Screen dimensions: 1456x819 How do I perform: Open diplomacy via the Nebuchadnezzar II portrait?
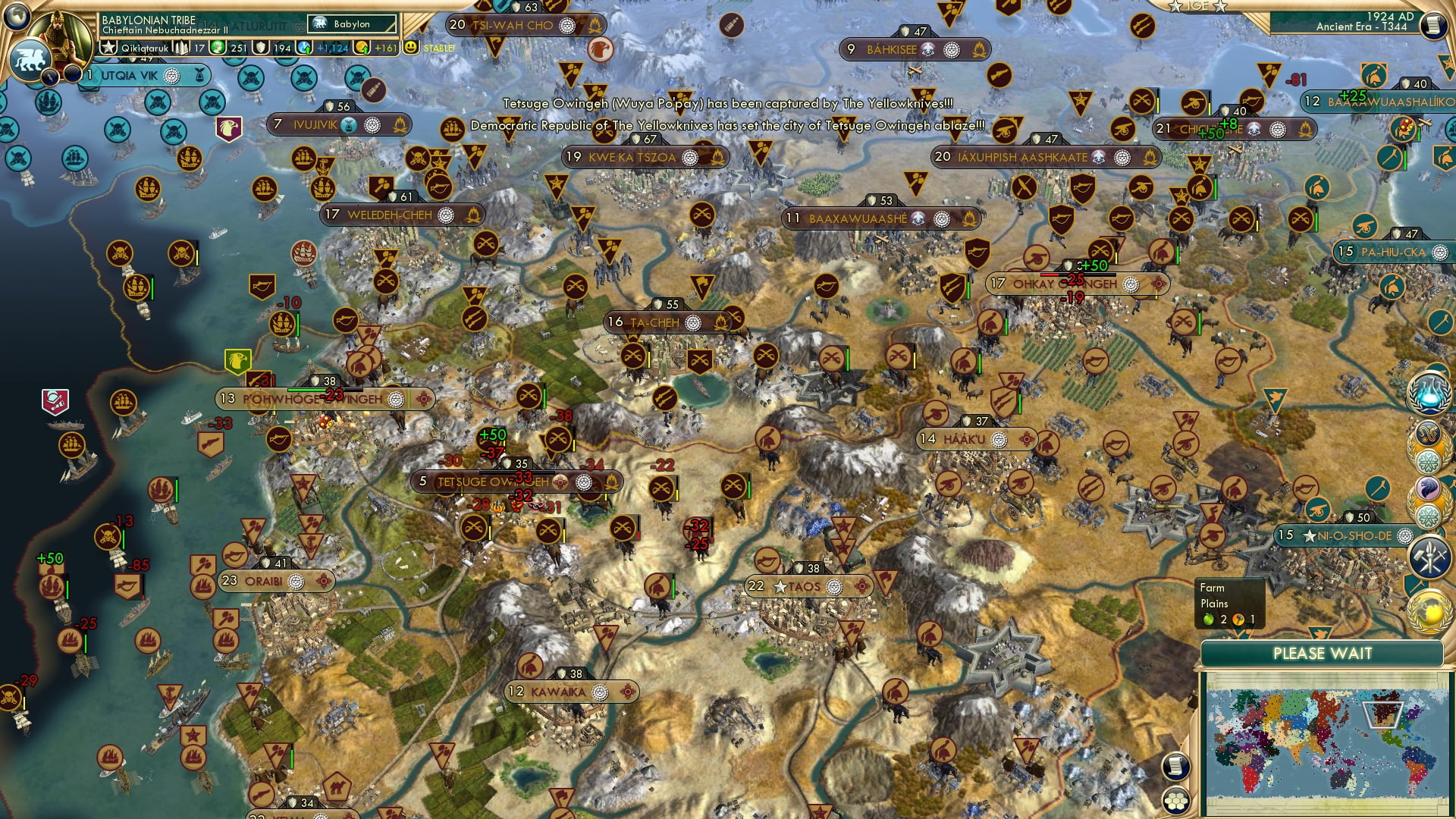tap(59, 36)
